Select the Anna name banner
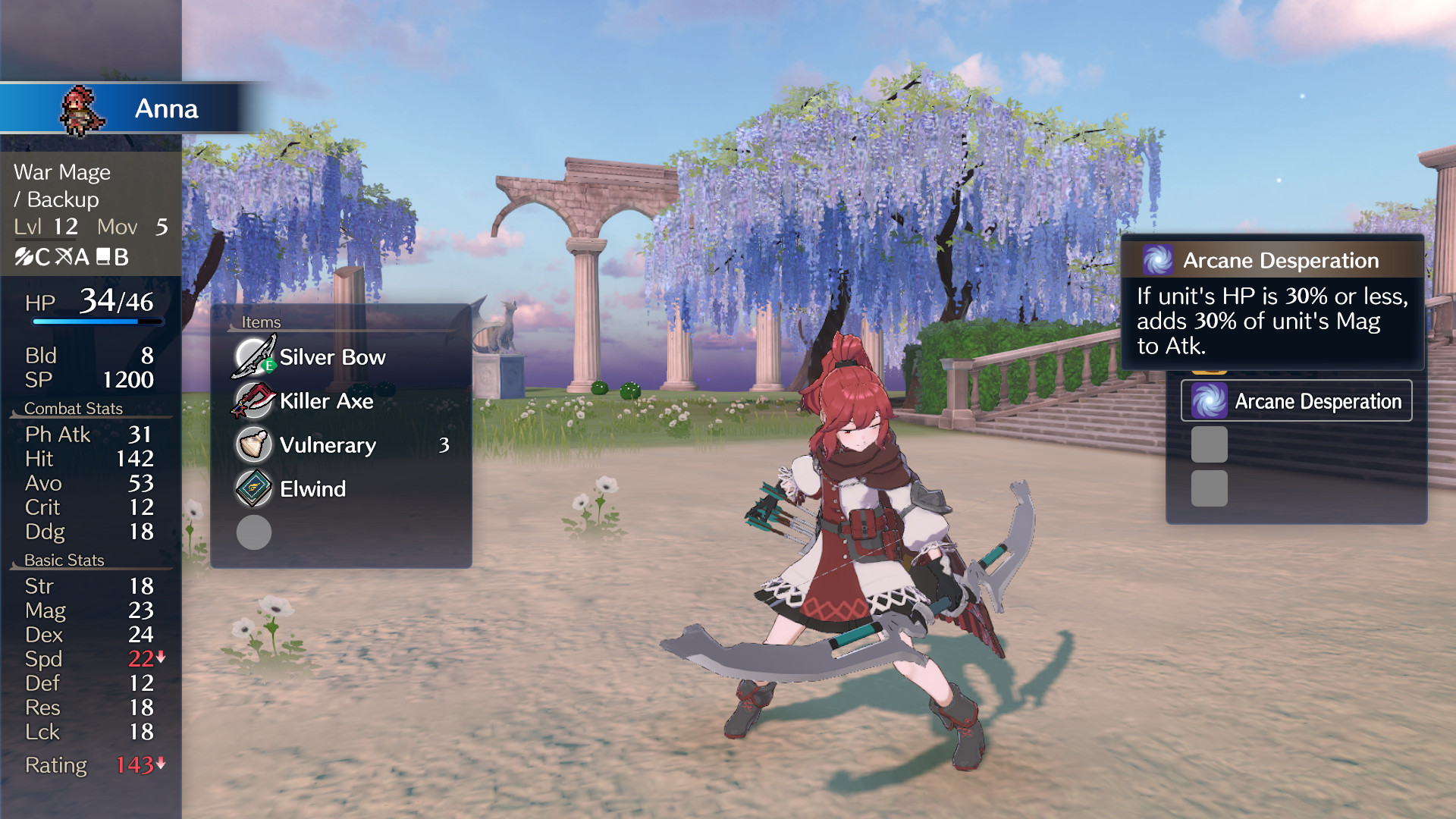This screenshot has height=819, width=1456. tap(166, 109)
